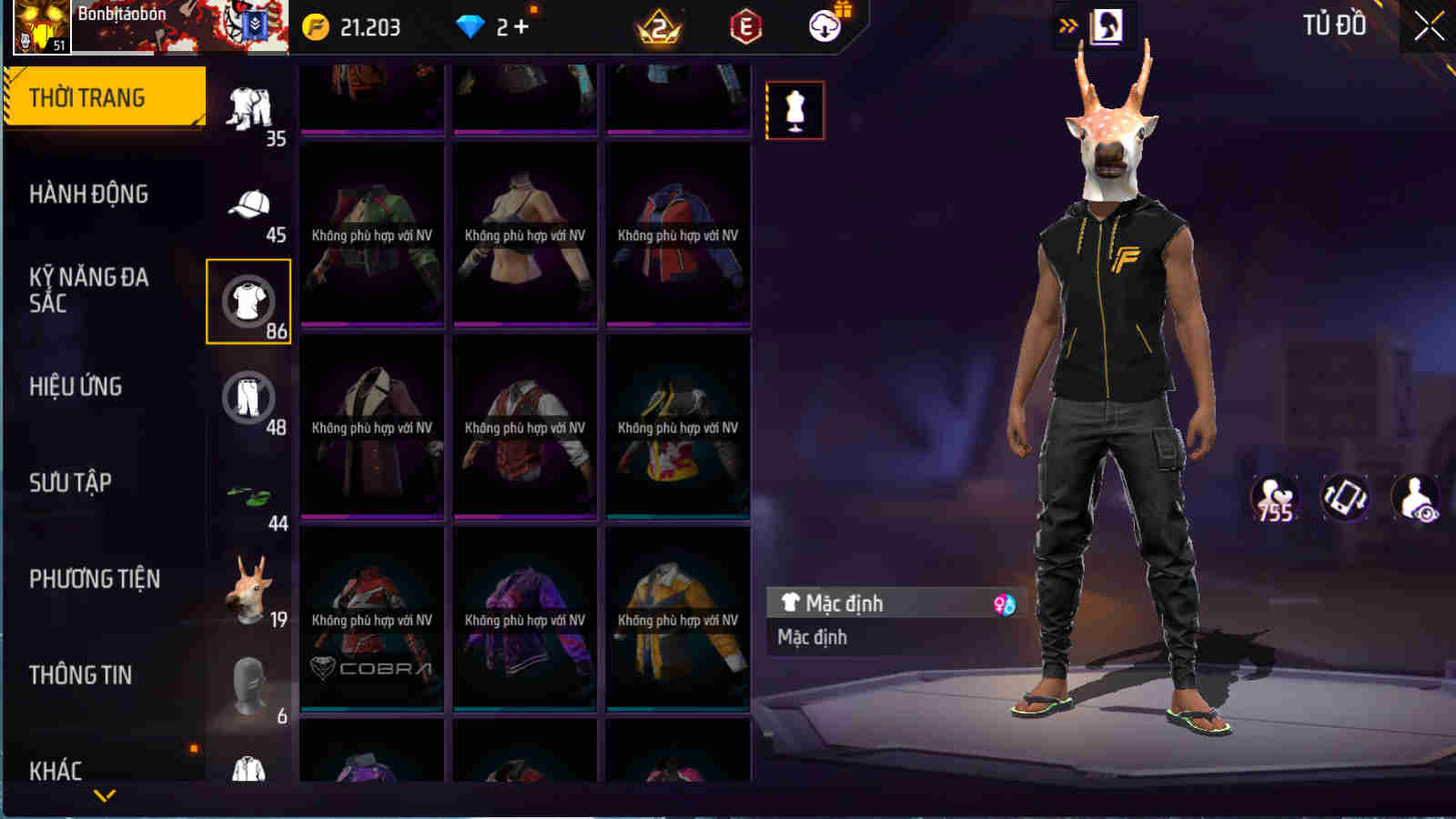Open the pants category icon with 48 items
This screenshot has height=819, width=1456.
click(x=248, y=397)
